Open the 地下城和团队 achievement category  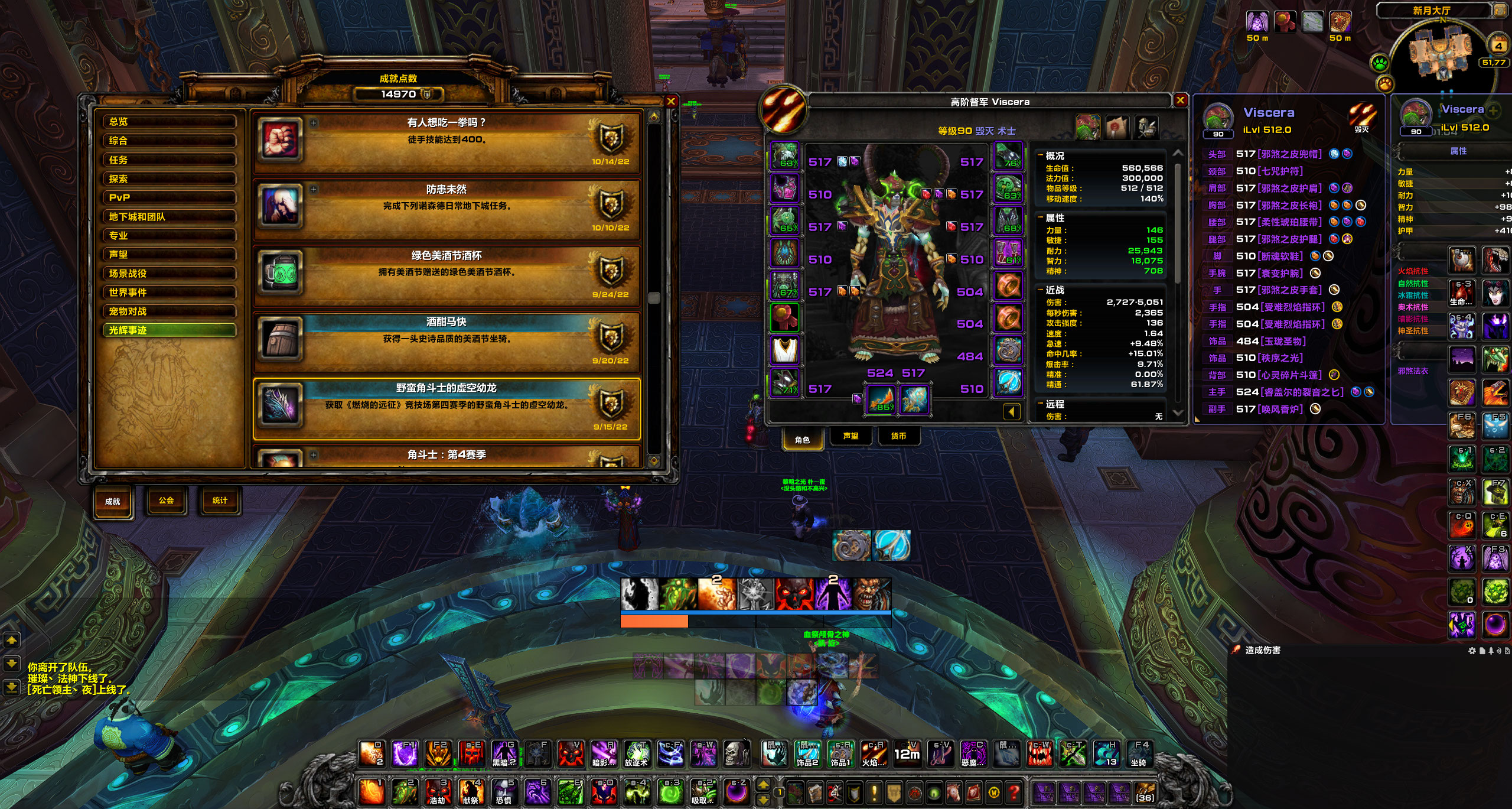170,216
